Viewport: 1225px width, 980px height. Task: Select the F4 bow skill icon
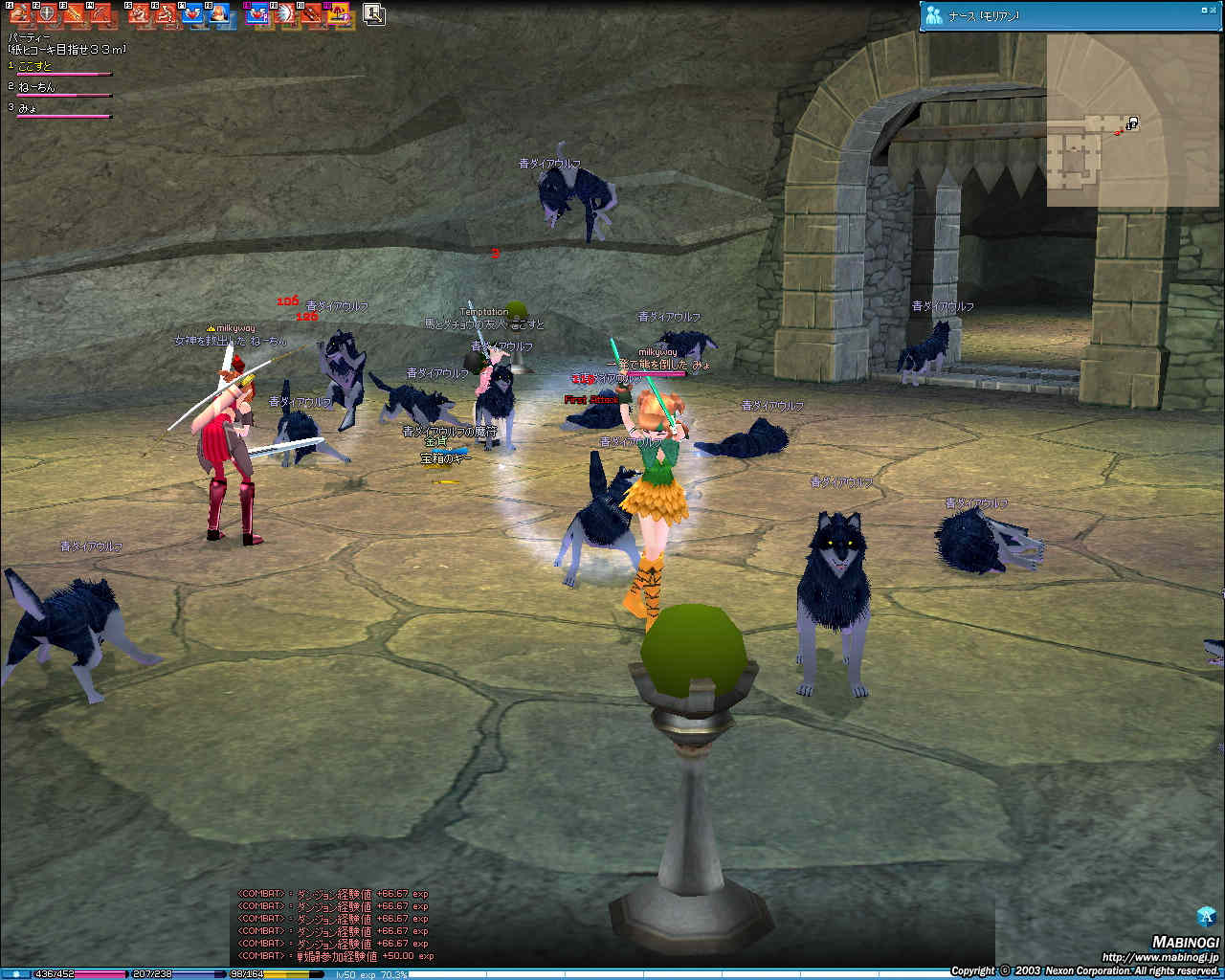[x=101, y=14]
